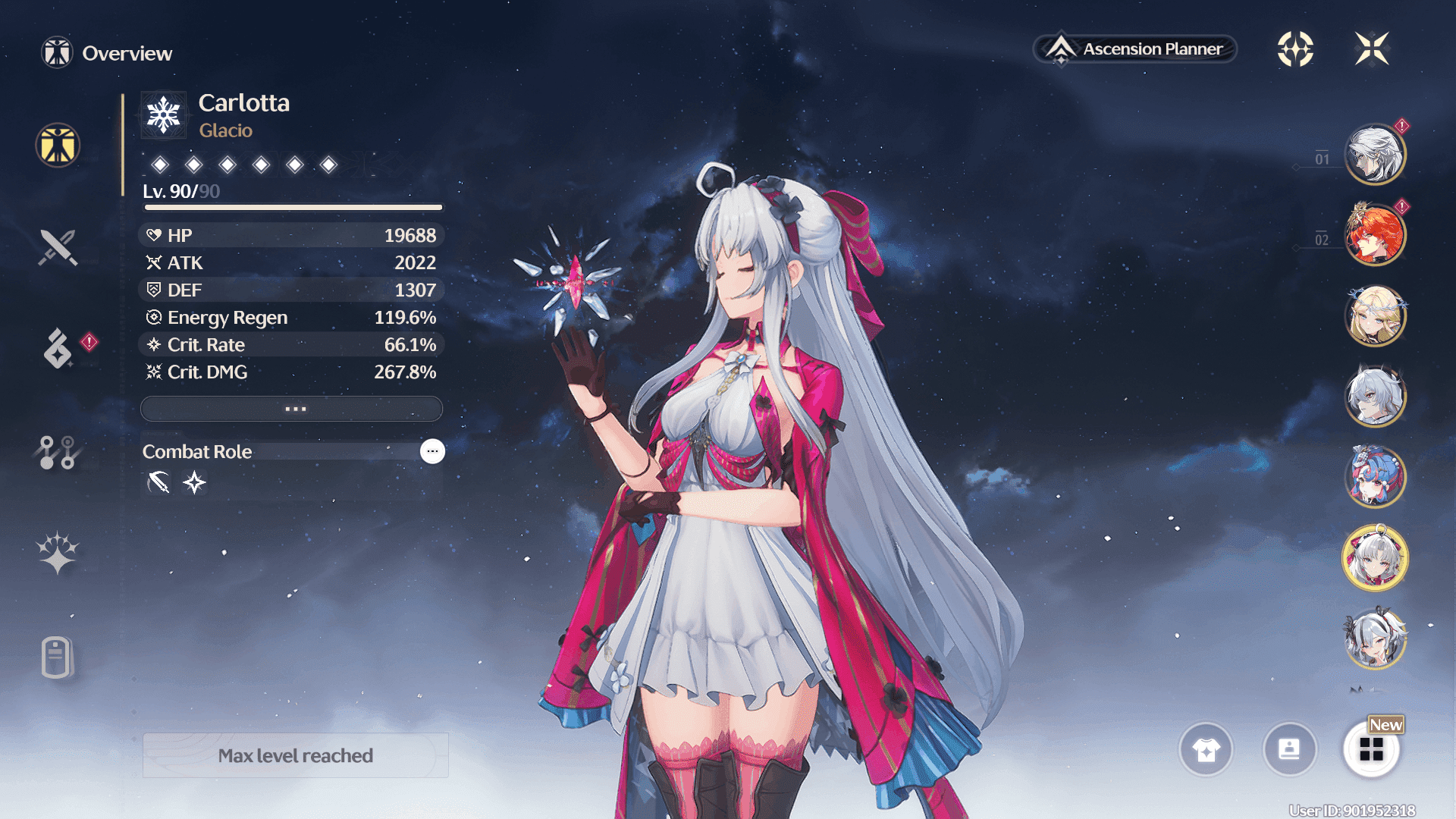The height and width of the screenshot is (819, 1456).
Task: Show Combat Role details
Action: (432, 451)
